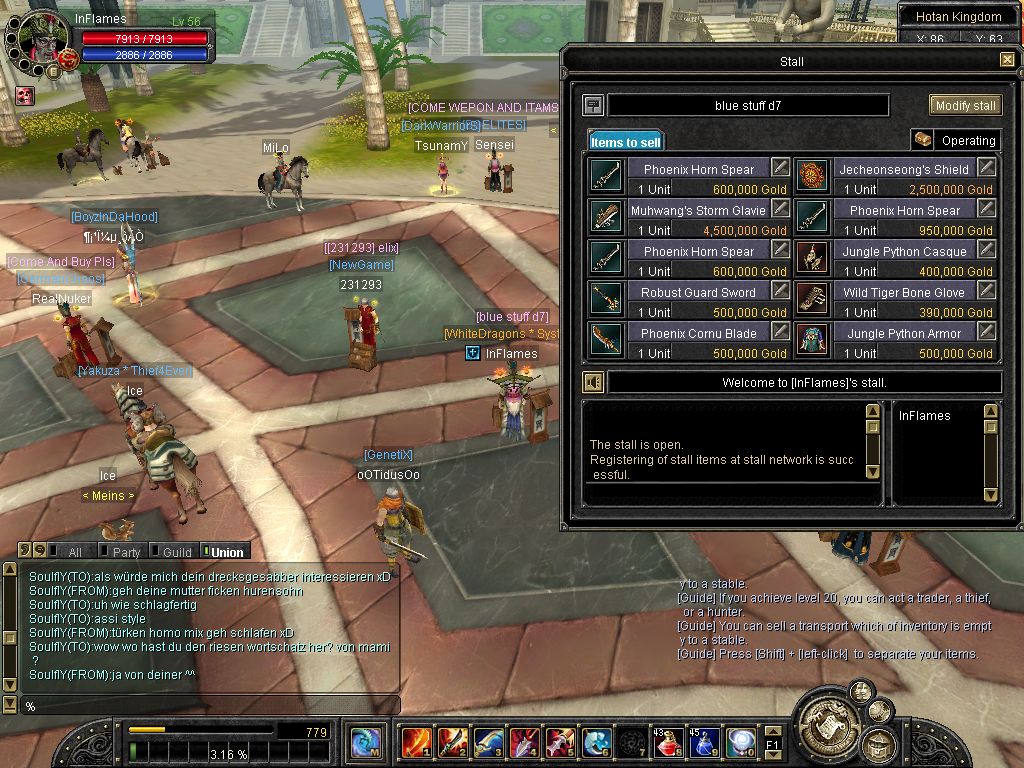
Task: Use the red potion in hotbar
Action: [x=669, y=742]
